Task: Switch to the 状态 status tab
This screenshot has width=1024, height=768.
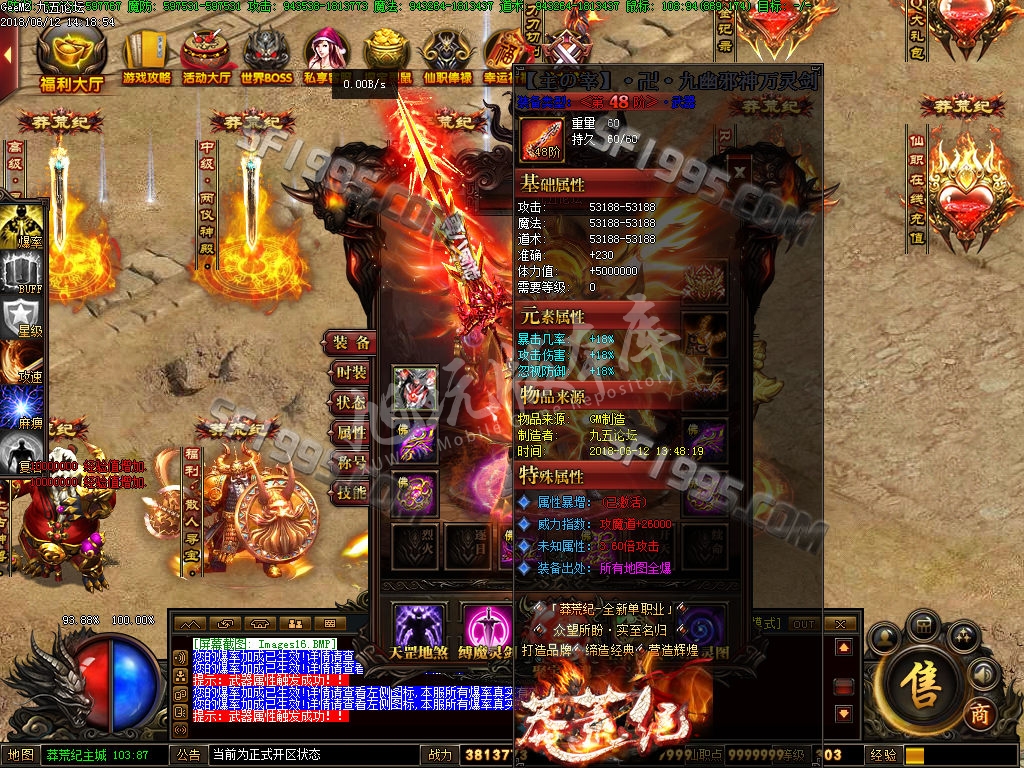Action: [352, 402]
